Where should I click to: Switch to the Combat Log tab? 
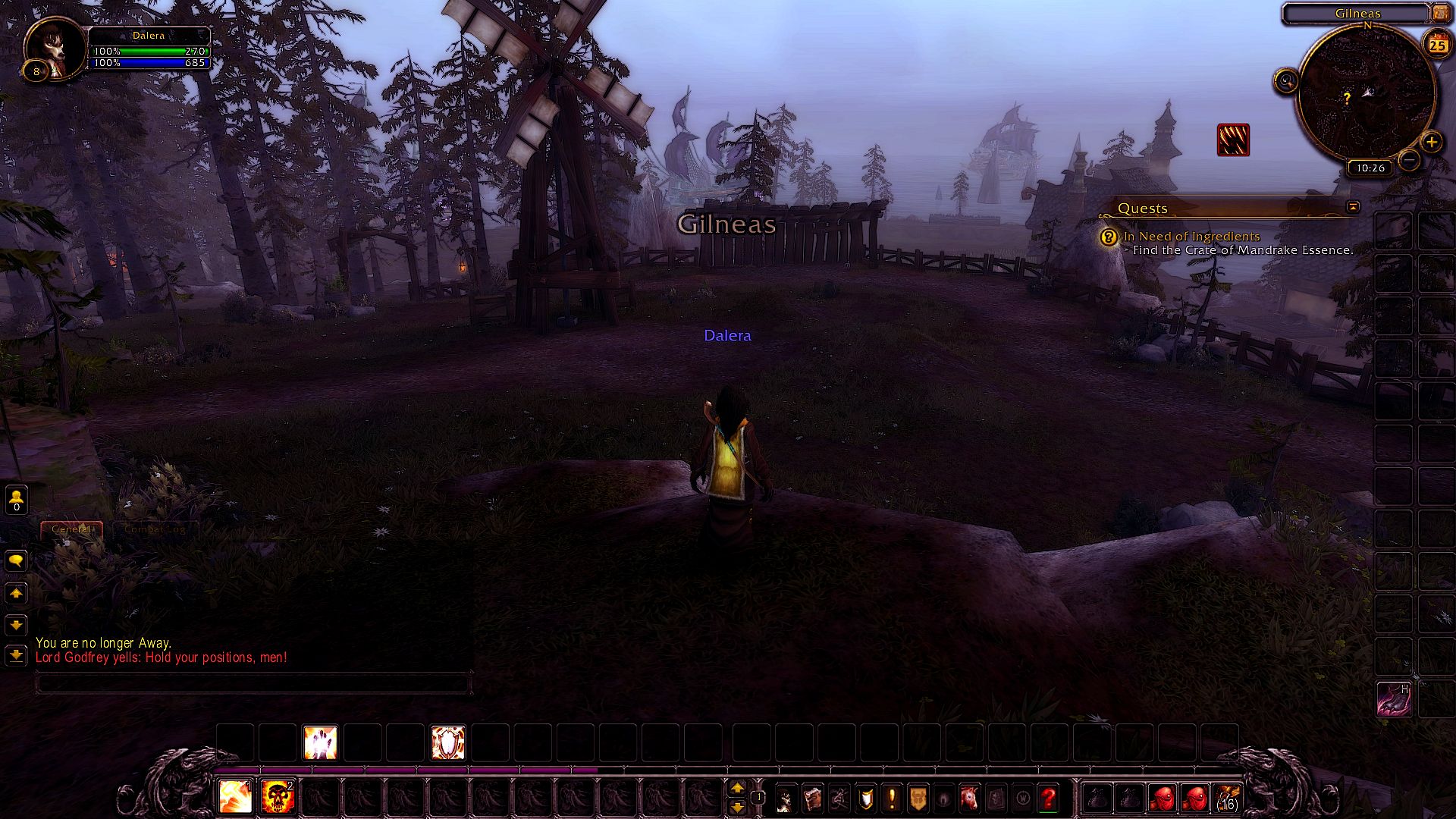(x=155, y=529)
